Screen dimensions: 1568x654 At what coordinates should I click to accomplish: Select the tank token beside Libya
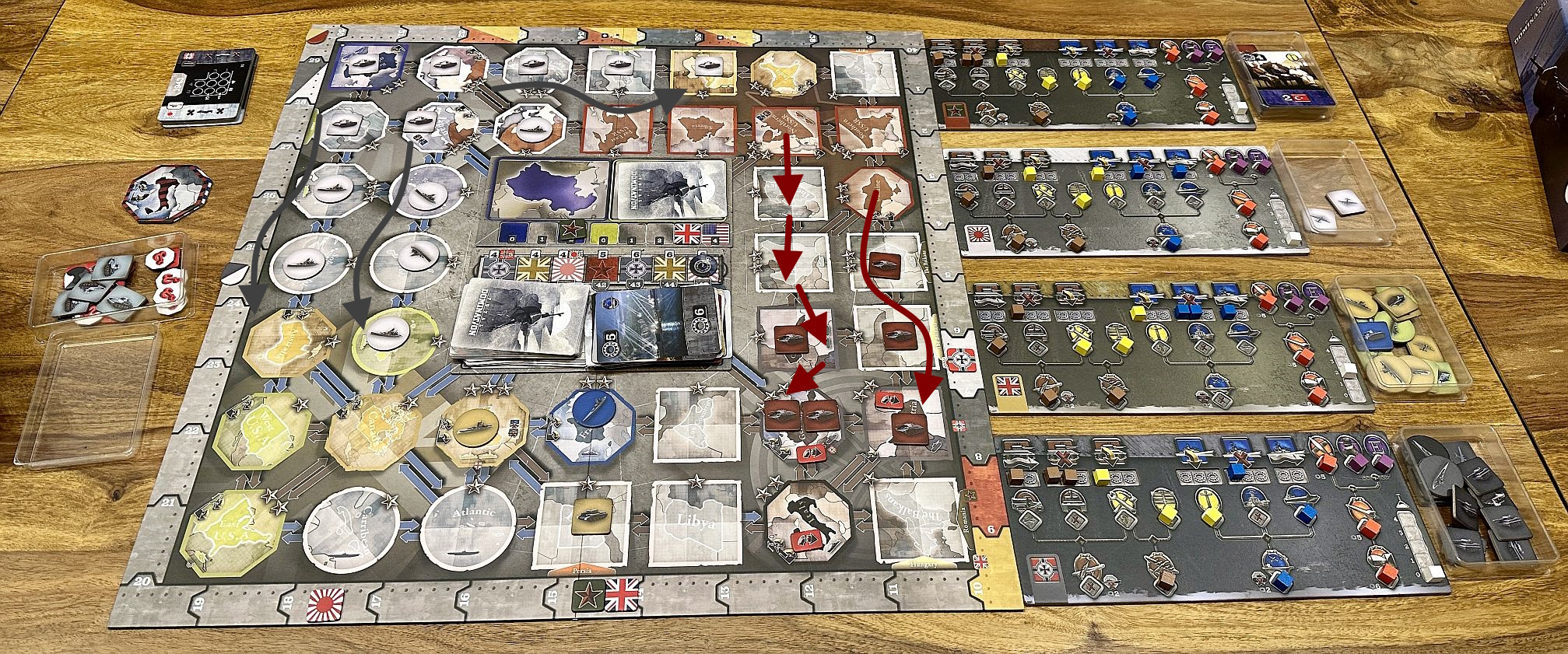[x=591, y=516]
